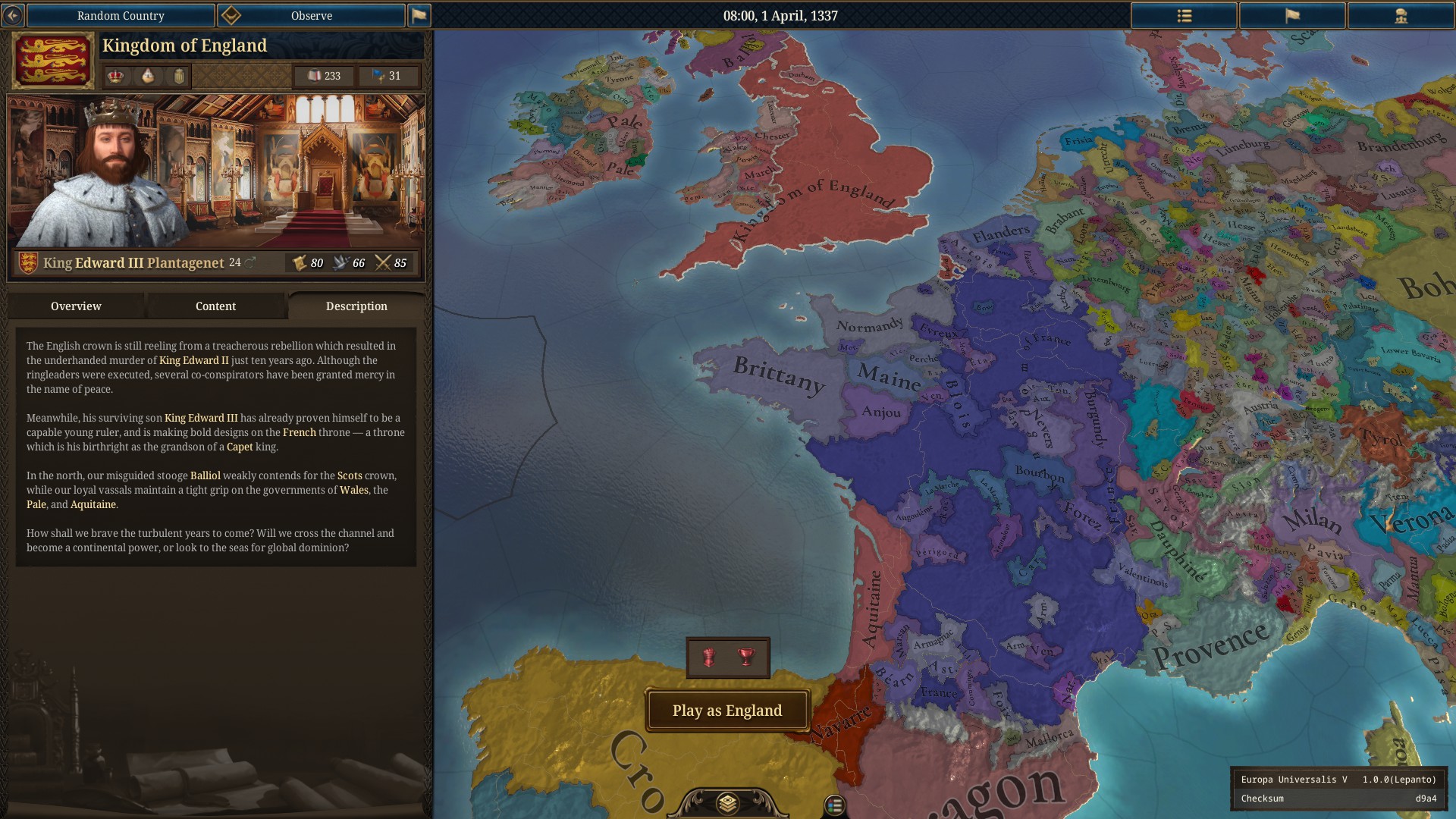Open the multiplayer chat people button

point(1401,15)
